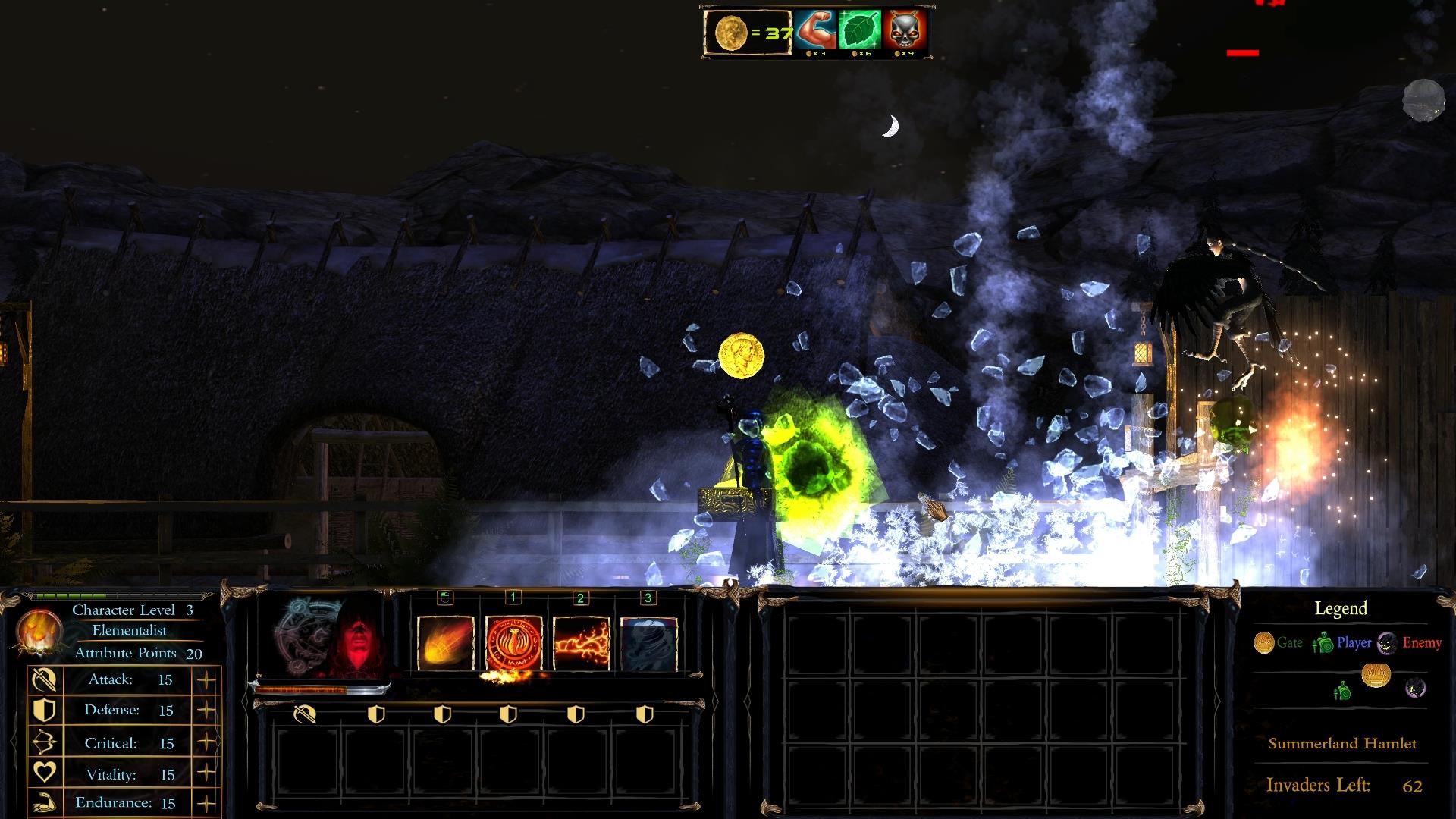Add a point to Attack
The height and width of the screenshot is (819, 1456).
[x=206, y=680]
